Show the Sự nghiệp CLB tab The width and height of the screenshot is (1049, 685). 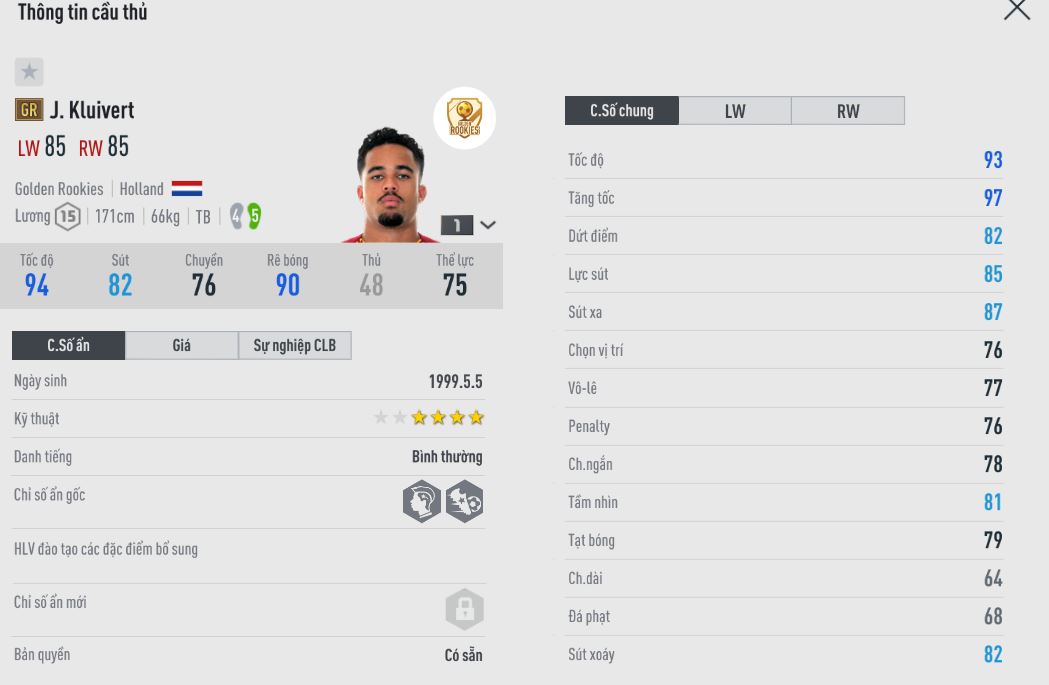[295, 346]
